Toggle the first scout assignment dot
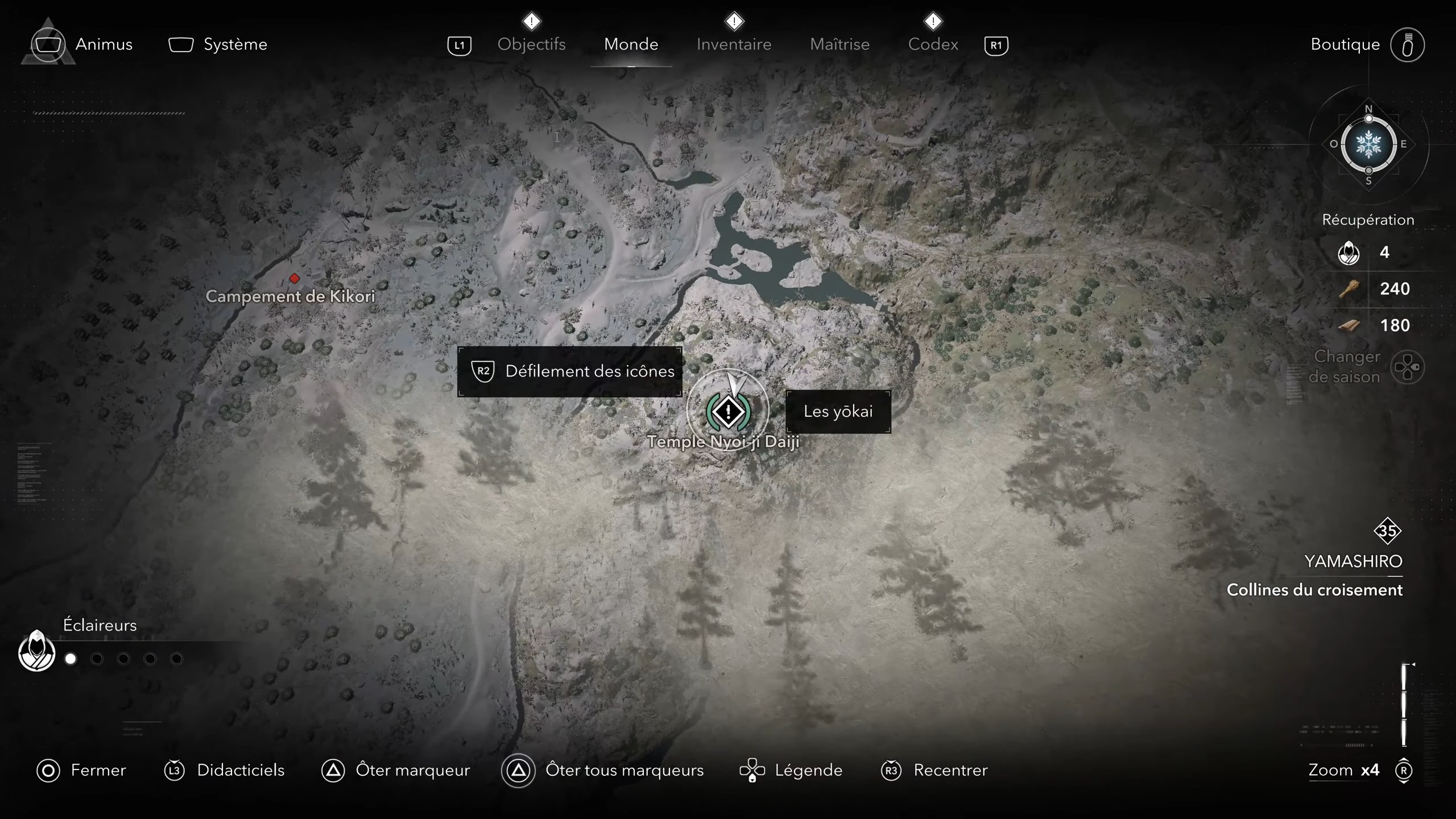 click(x=71, y=658)
